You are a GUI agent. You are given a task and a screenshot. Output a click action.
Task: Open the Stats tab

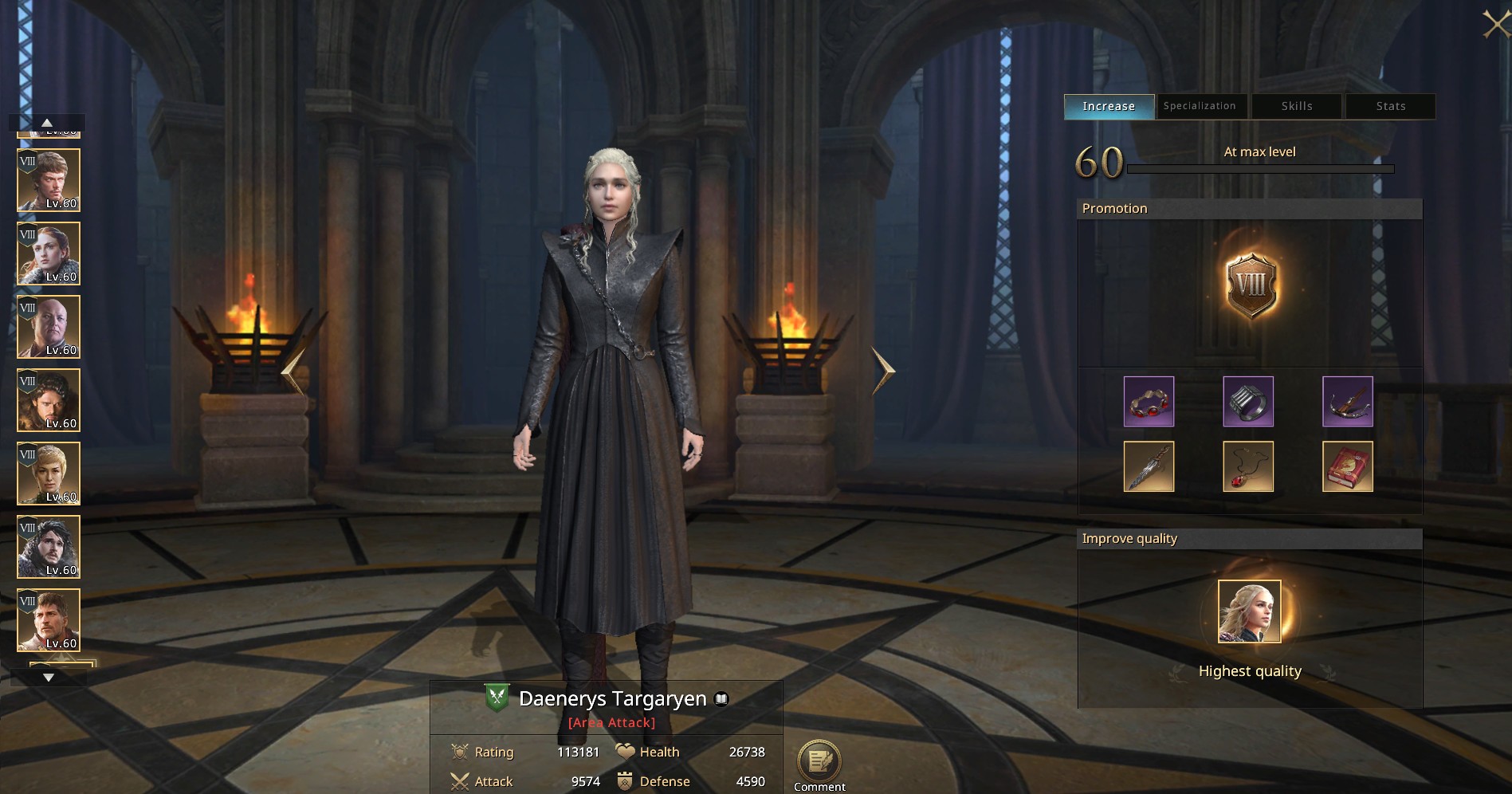[x=1390, y=105]
